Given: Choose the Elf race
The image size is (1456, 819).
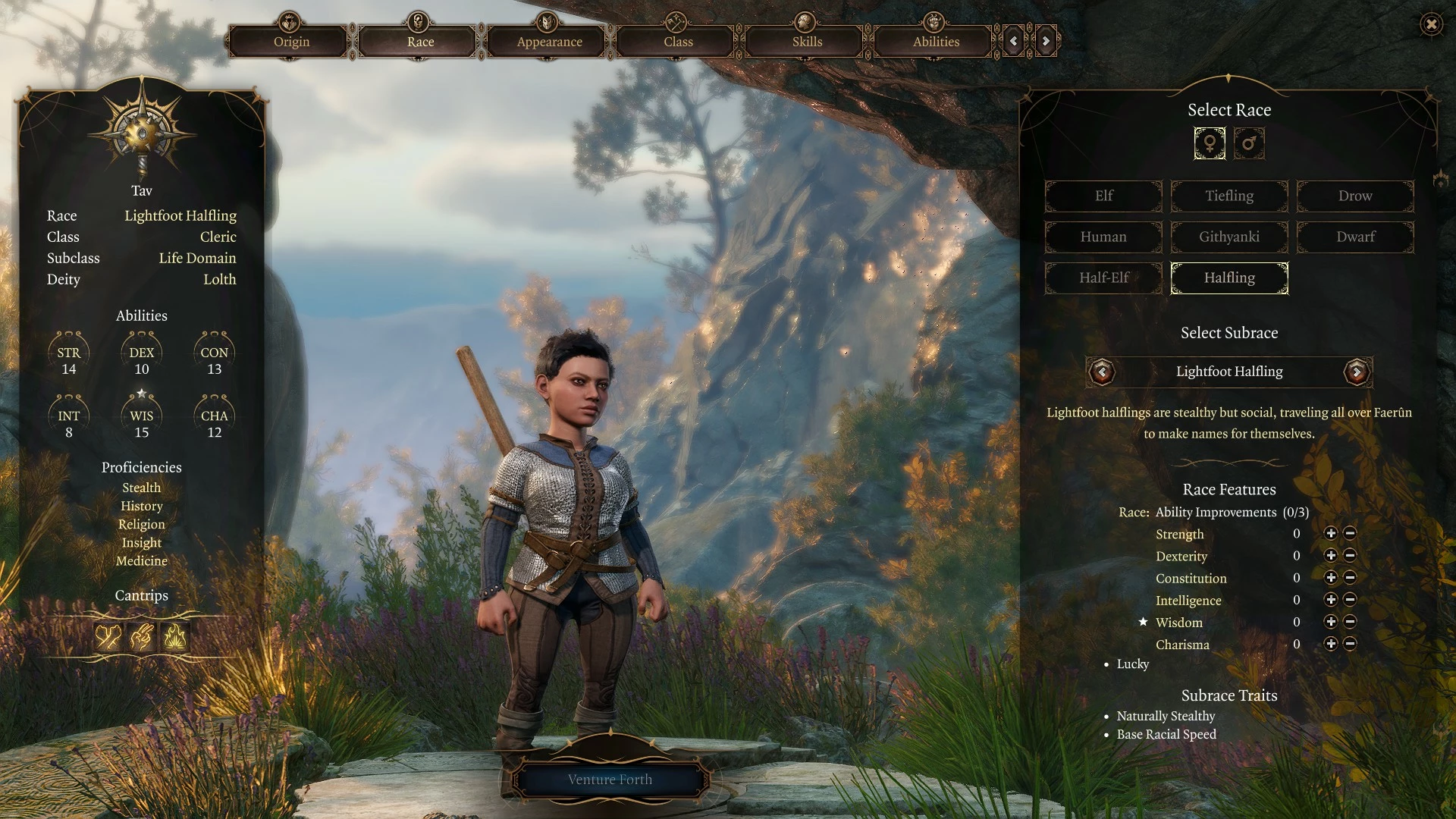Looking at the screenshot, I should (1103, 196).
